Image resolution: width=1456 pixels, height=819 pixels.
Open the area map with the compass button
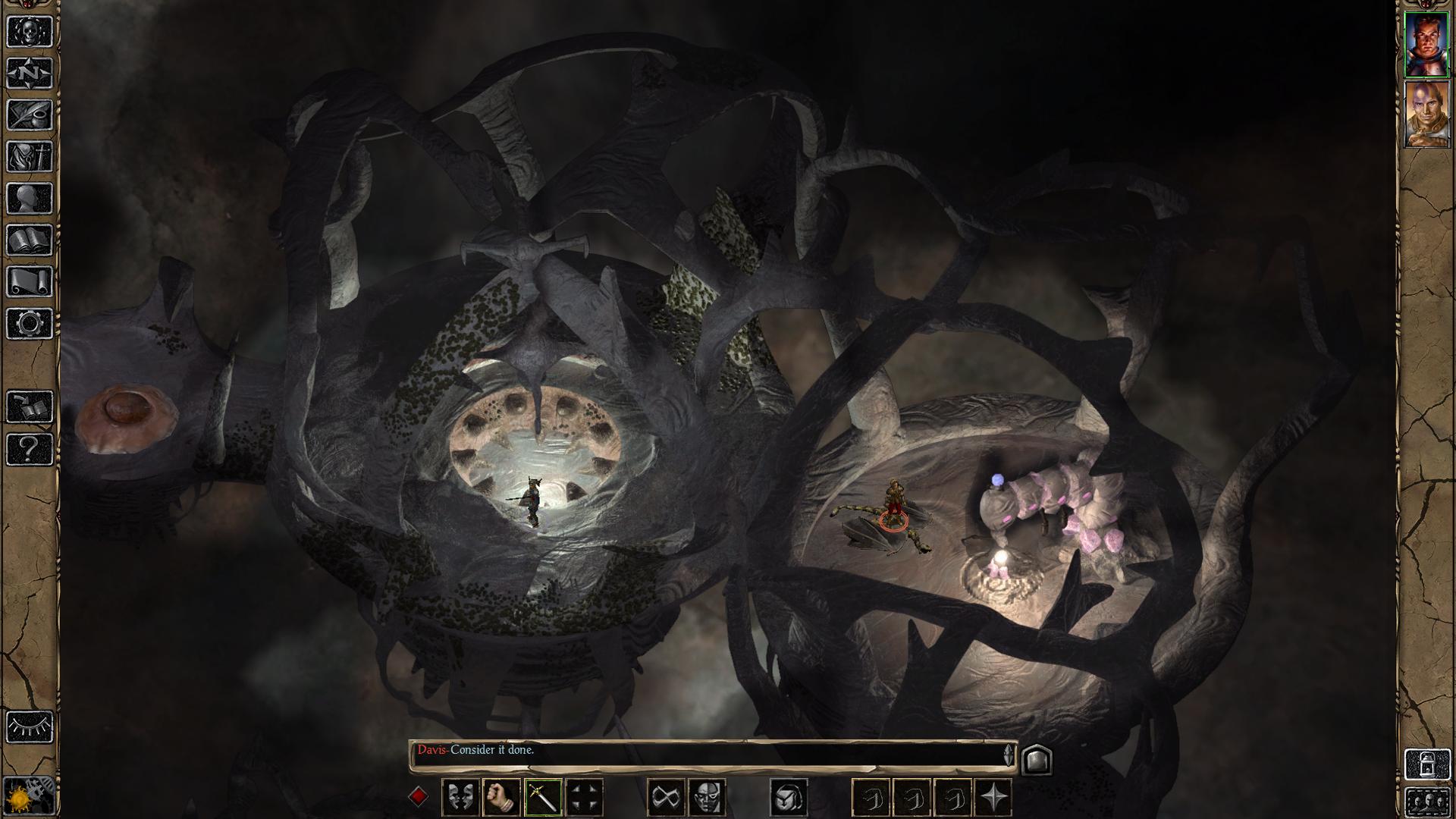click(x=30, y=73)
